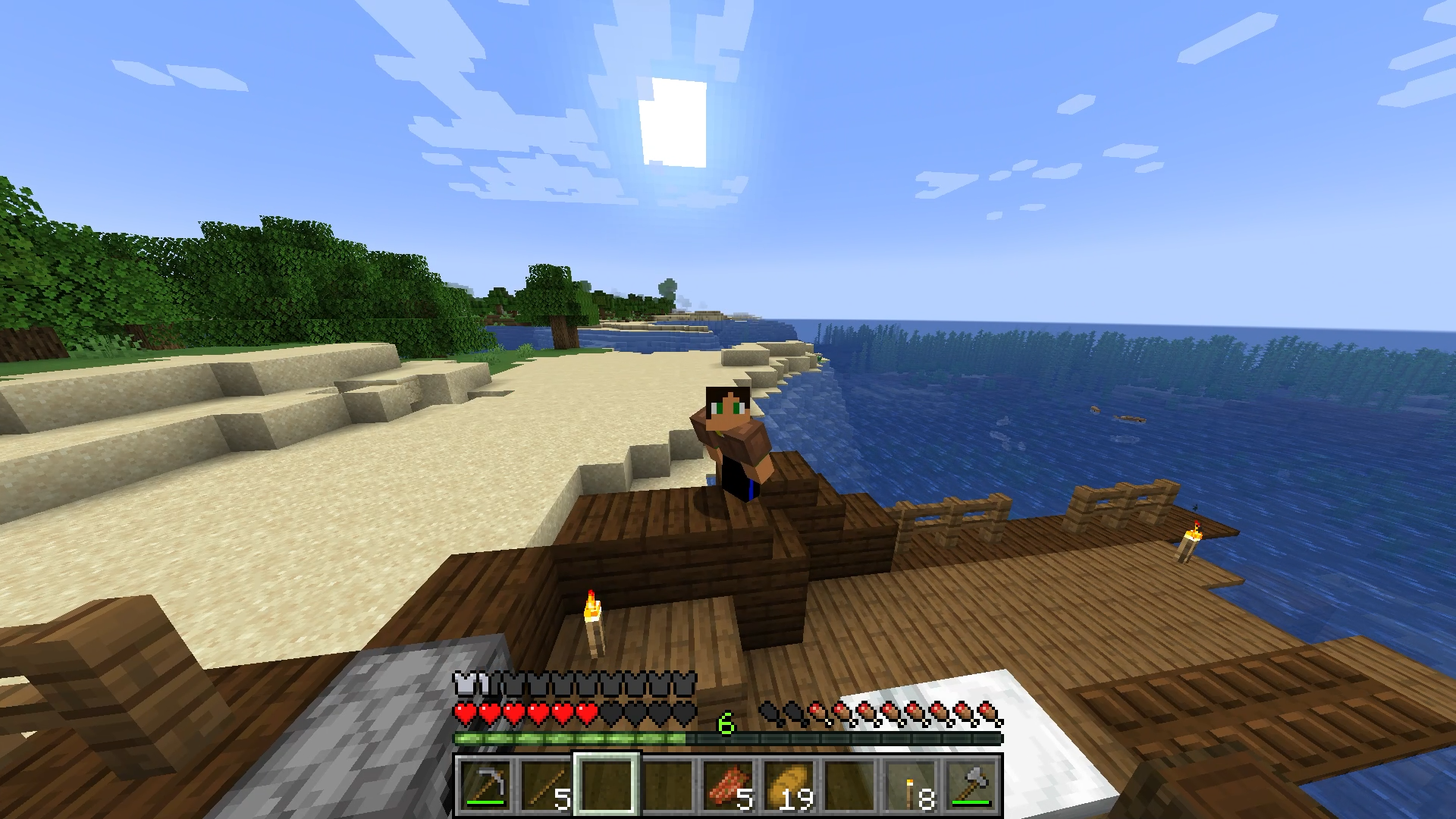Screen dimensions: 1456x819
Task: Select the pickaxe hotbar slot
Action: coord(485,785)
